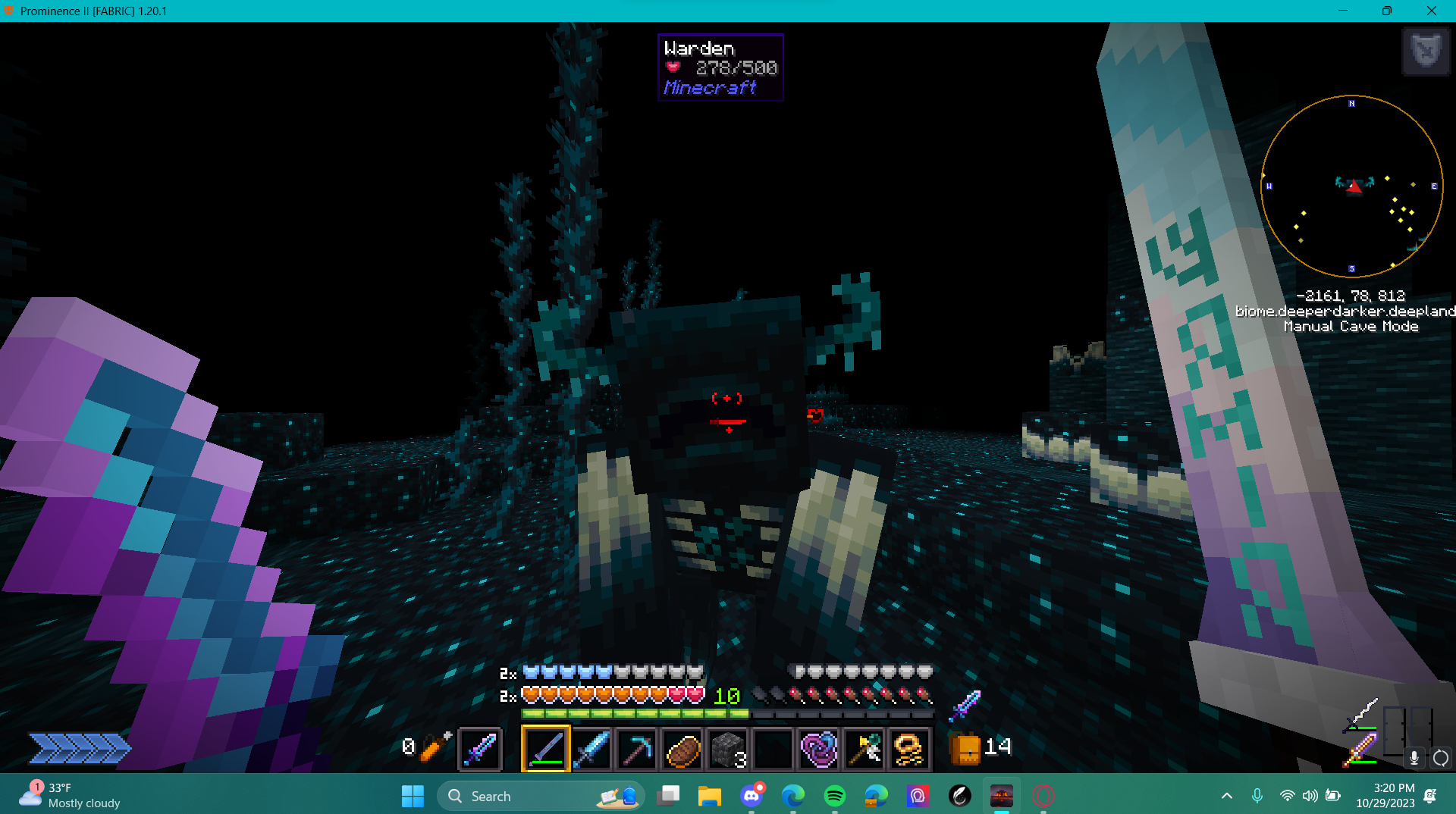Switch to the Spotify taskbar window
The image size is (1456, 814).
(x=834, y=796)
